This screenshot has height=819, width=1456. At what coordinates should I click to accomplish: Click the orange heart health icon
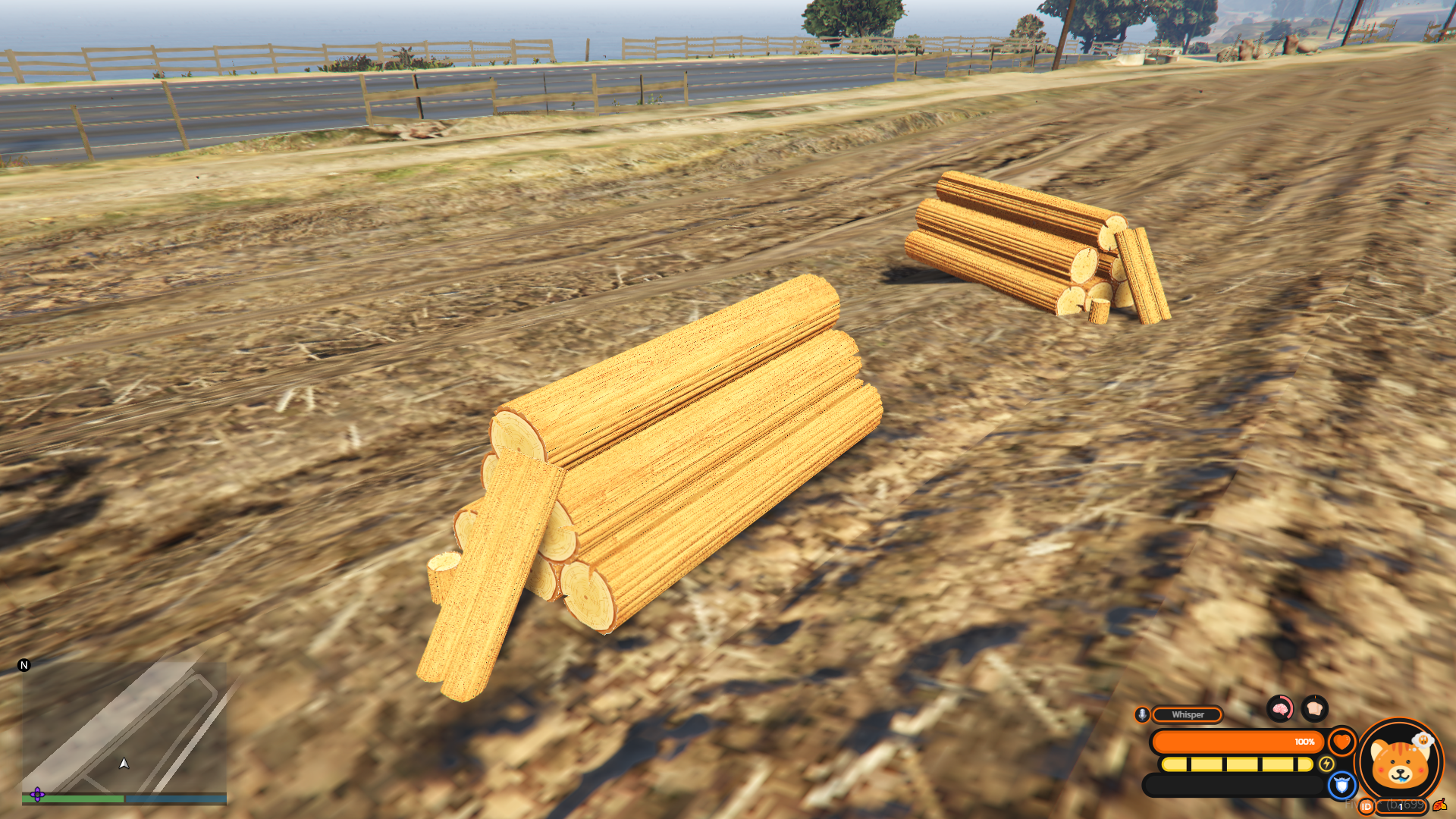pyautogui.click(x=1341, y=742)
